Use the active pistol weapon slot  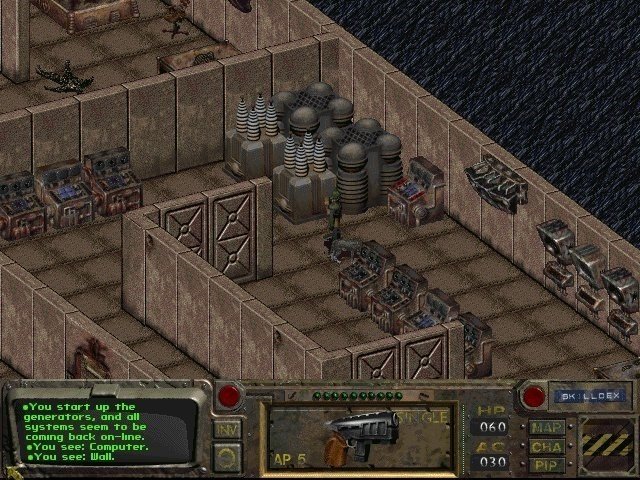(360, 435)
